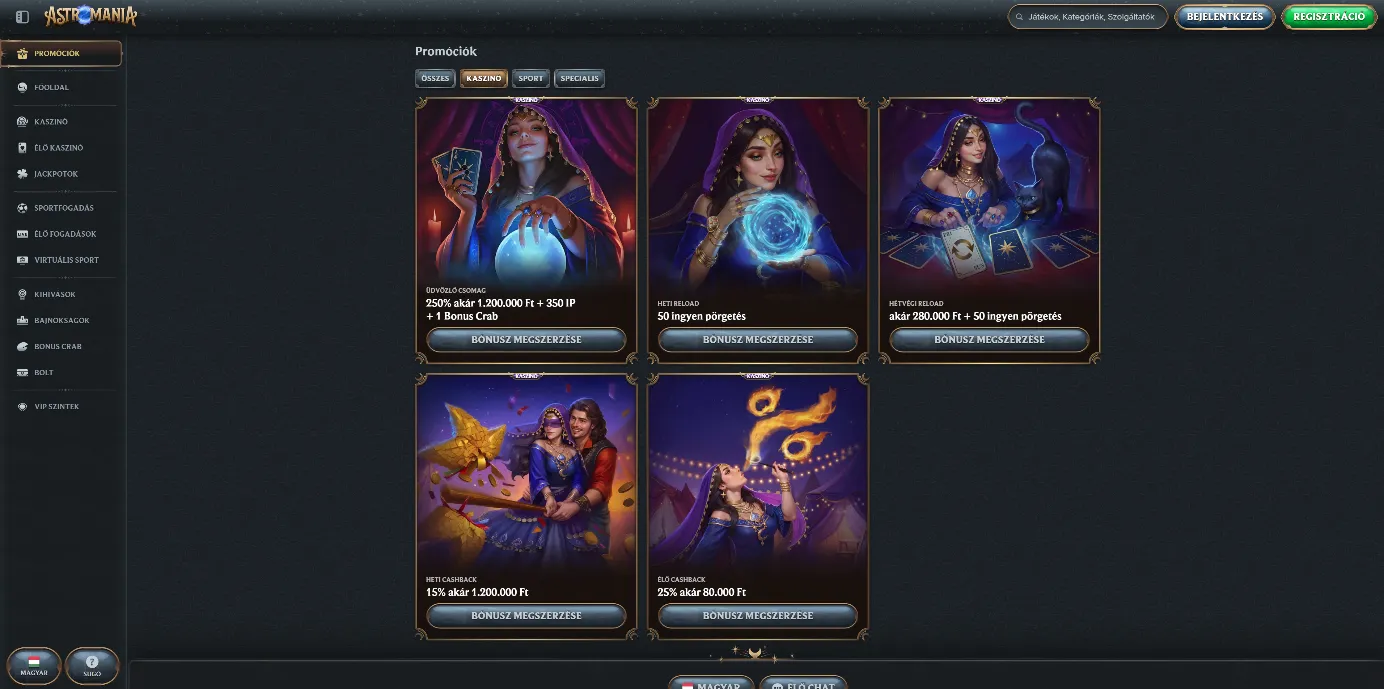Screen dimensions: 1384x689
Task: Switch to the Összes promotions tab
Action: pos(435,78)
